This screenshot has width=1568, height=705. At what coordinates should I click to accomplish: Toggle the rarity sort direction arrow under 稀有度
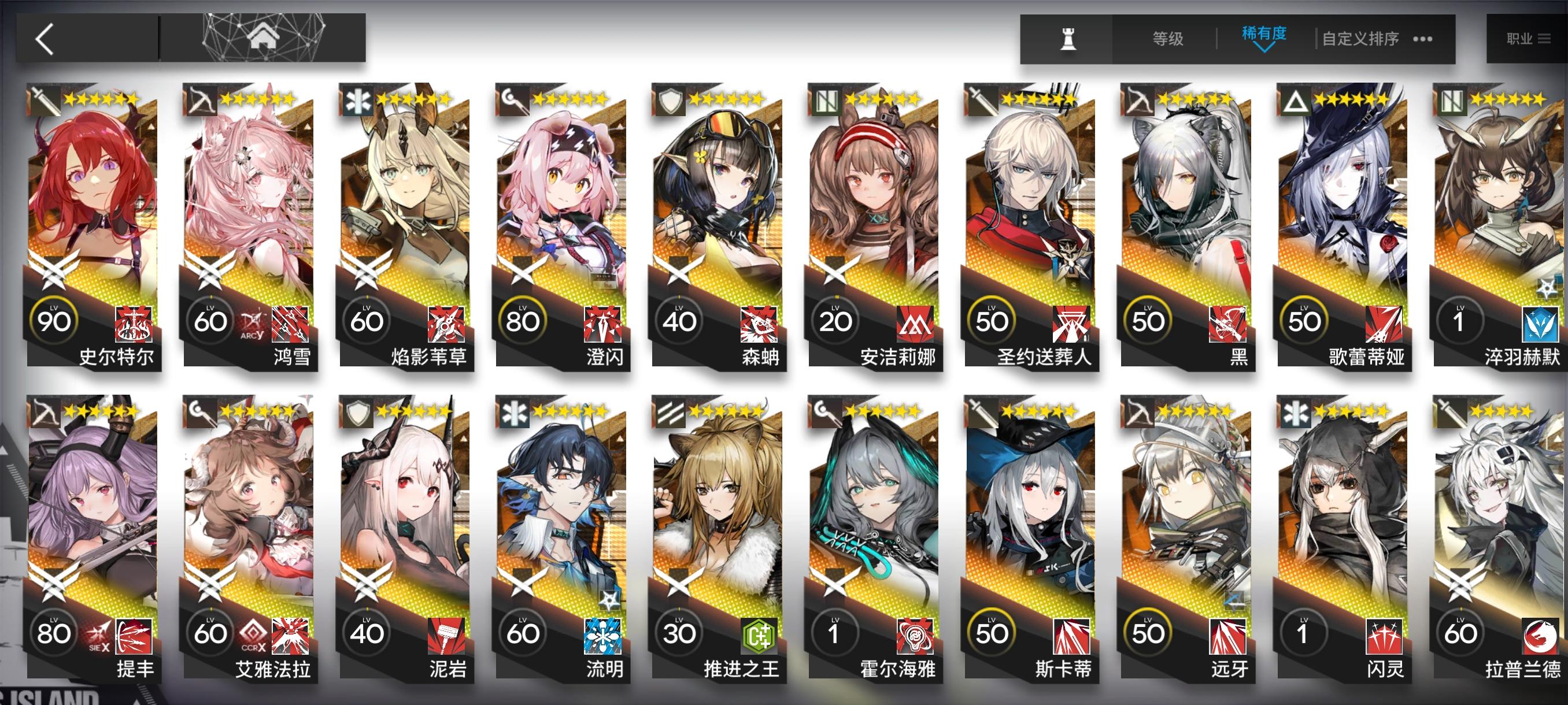(1264, 47)
